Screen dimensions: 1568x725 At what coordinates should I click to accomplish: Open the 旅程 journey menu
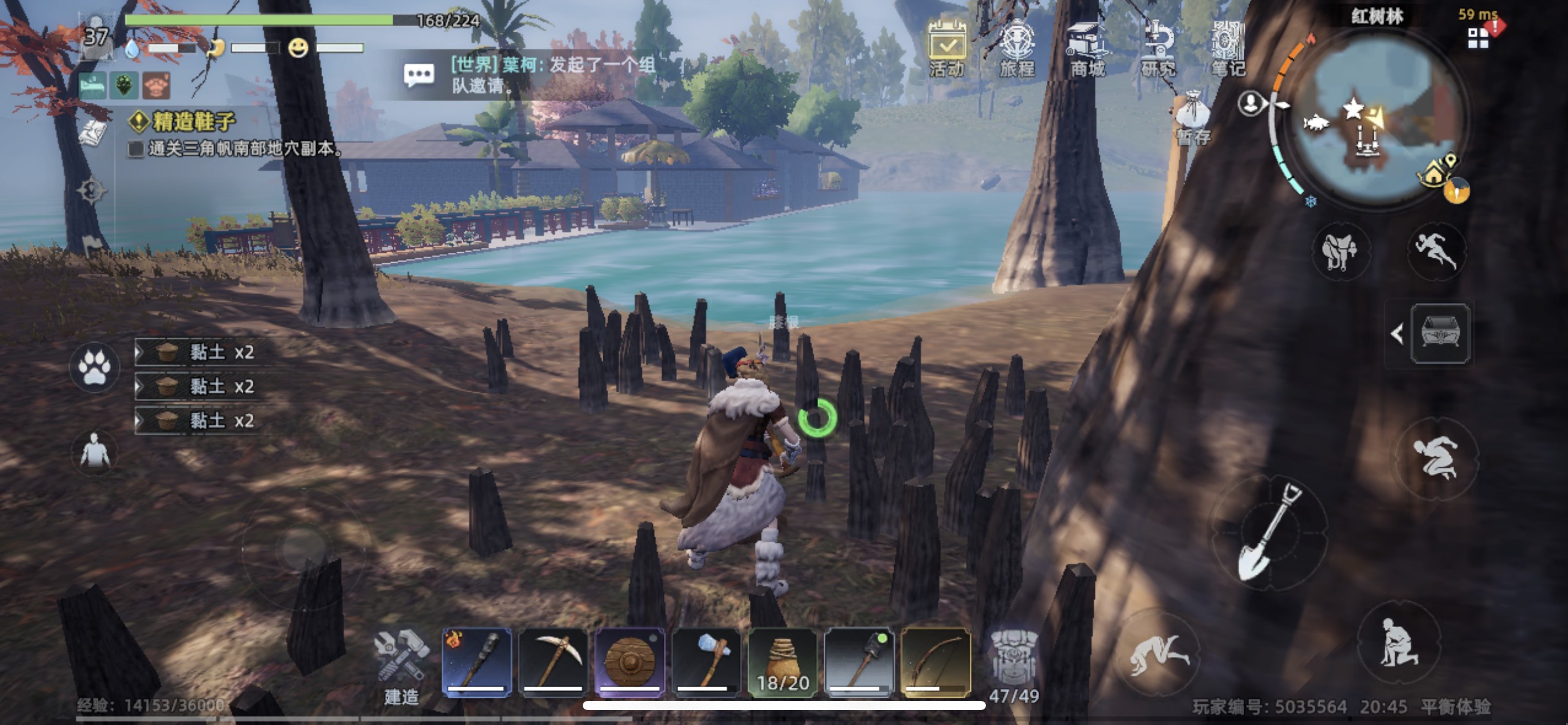click(x=1017, y=48)
